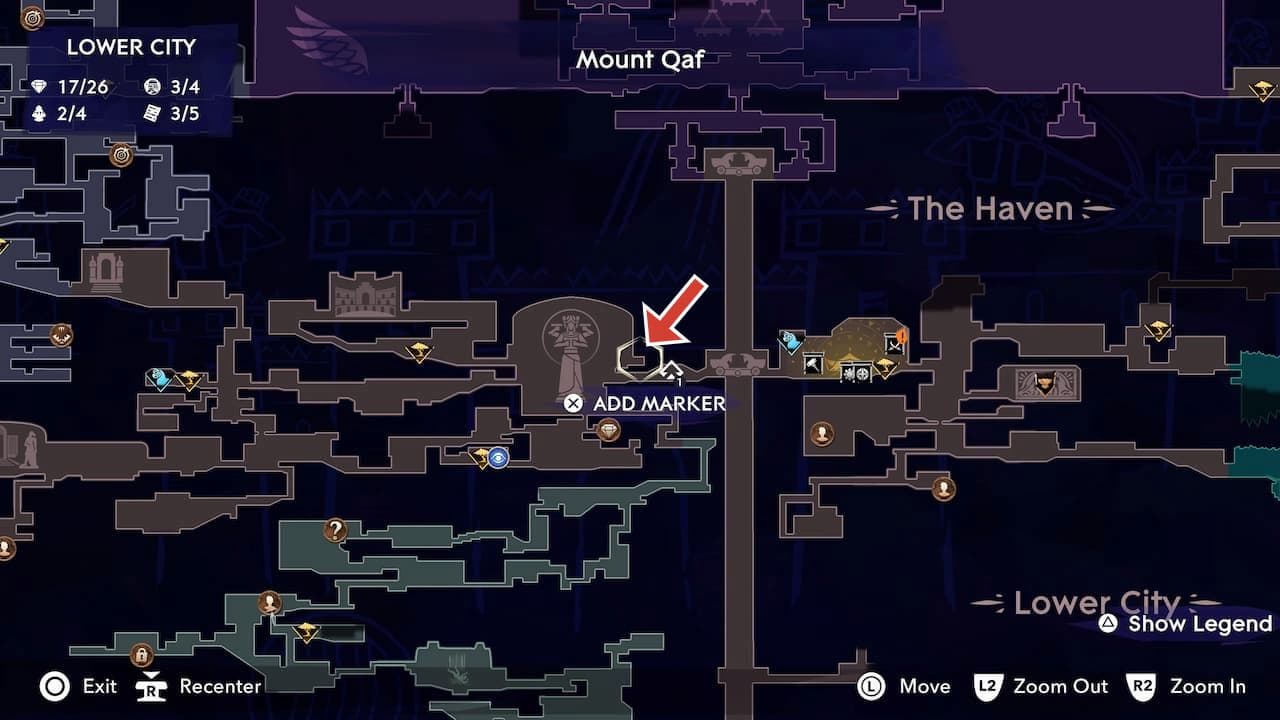Screen dimensions: 1280x720
Task: Click the gold triangle collectible near Lower City label
Action: point(1159,330)
